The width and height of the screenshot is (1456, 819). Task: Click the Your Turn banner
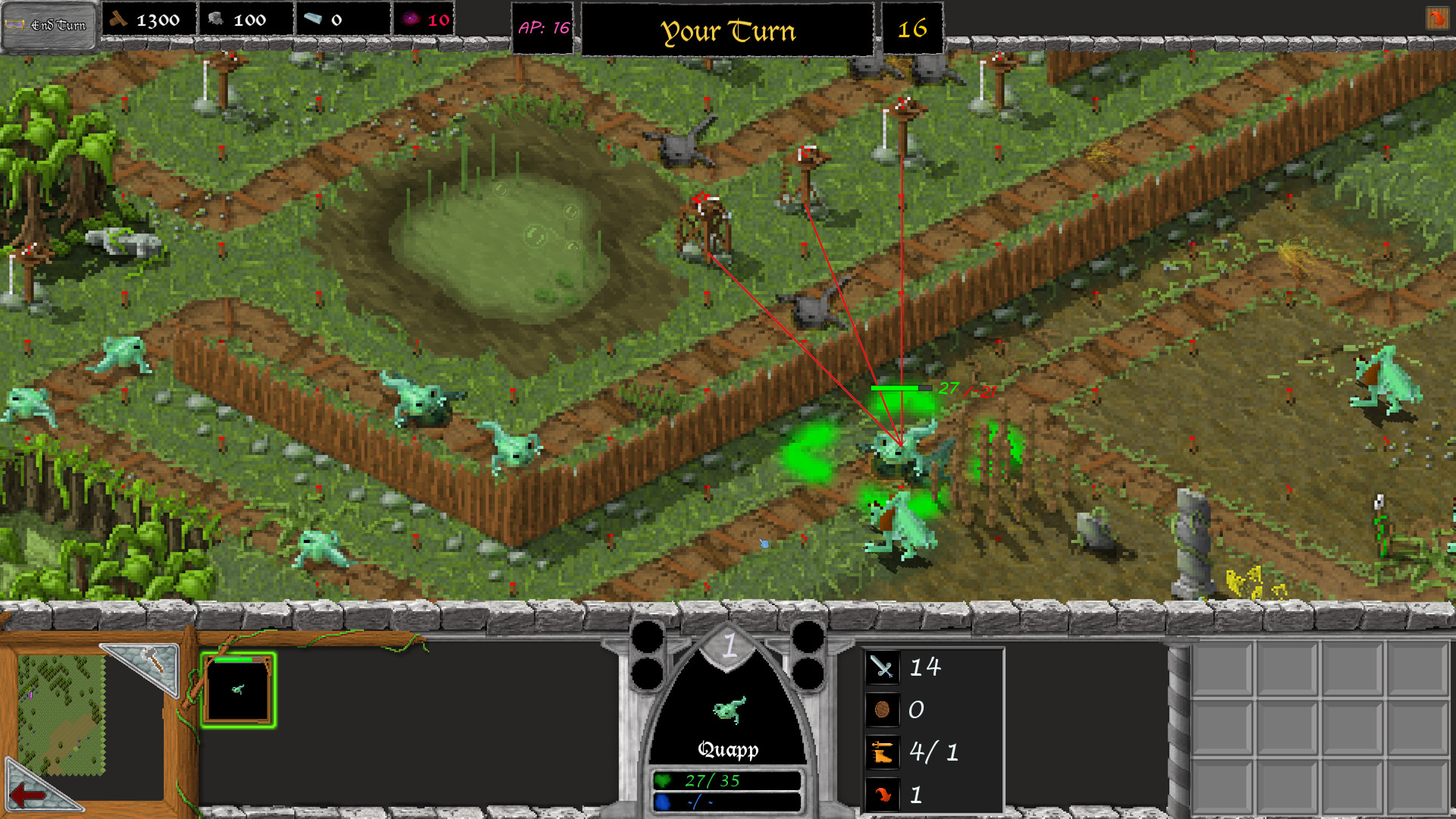coord(728,30)
